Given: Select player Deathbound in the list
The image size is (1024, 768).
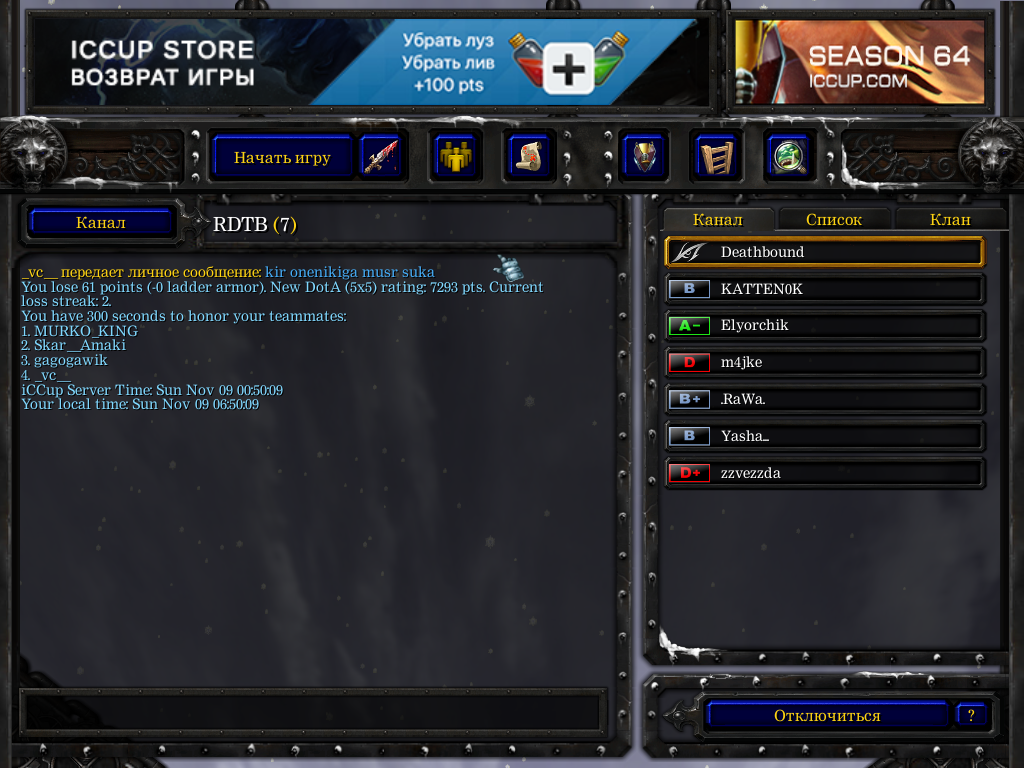Looking at the screenshot, I should coord(824,252).
